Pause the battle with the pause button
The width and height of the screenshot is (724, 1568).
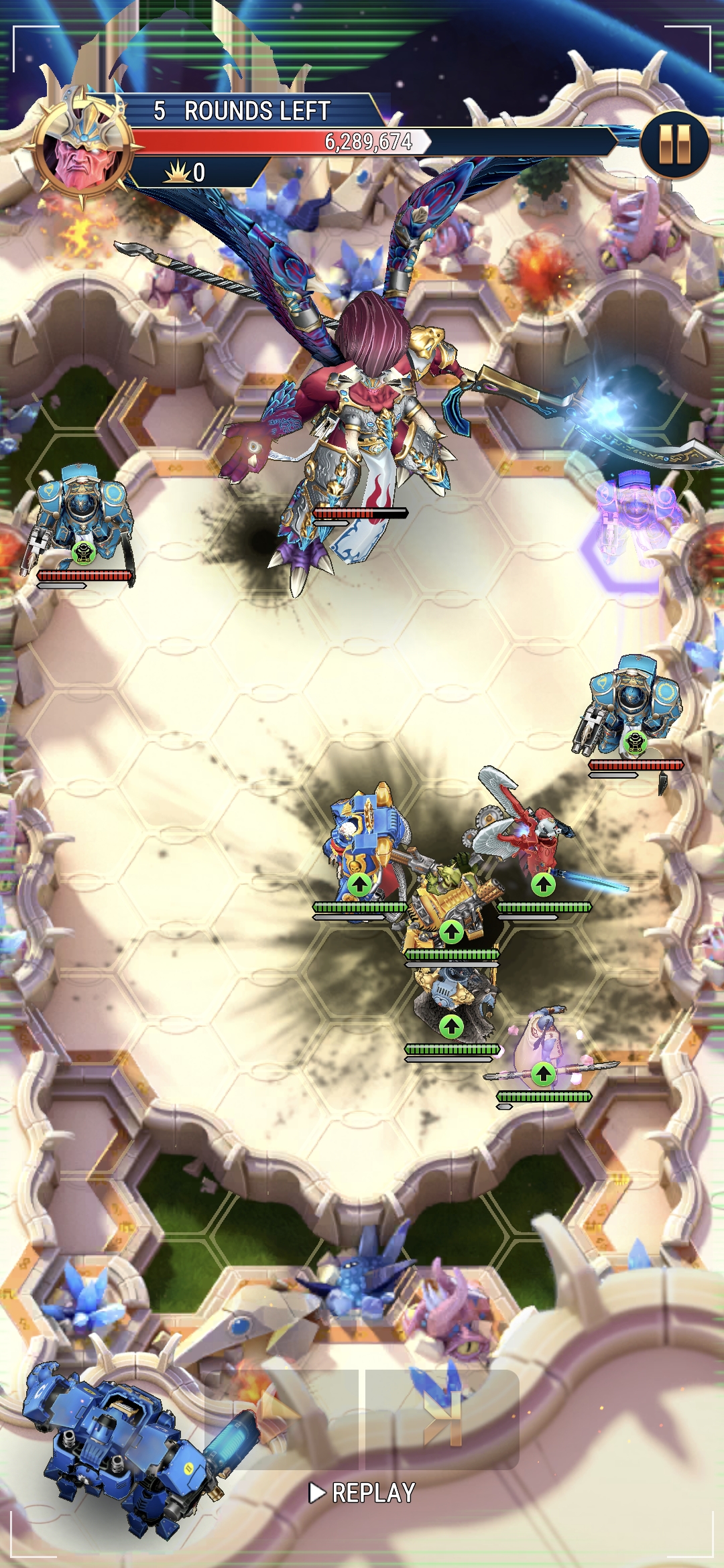(674, 143)
